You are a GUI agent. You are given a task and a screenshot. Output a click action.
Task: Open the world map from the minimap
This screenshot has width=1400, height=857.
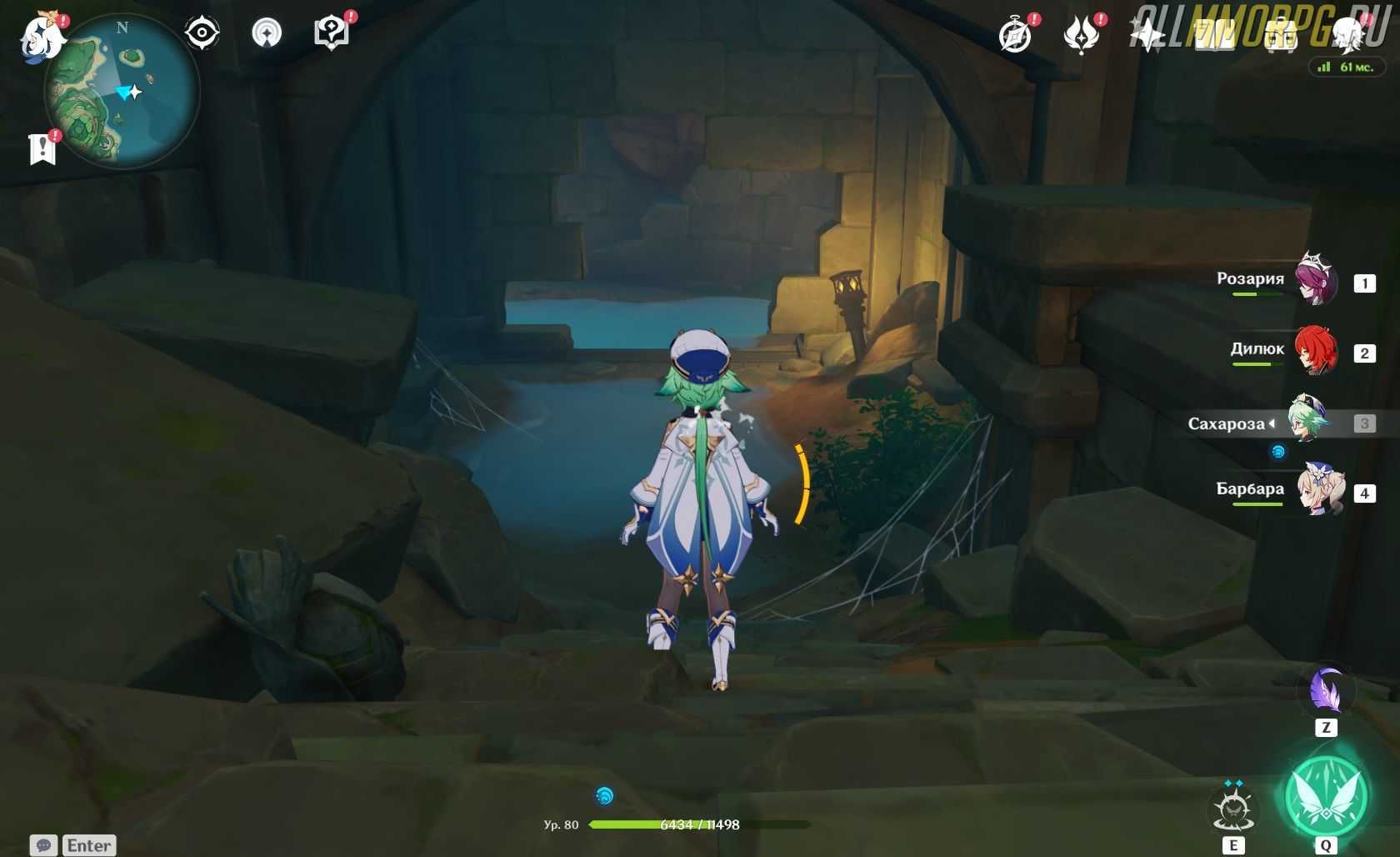click(x=121, y=92)
